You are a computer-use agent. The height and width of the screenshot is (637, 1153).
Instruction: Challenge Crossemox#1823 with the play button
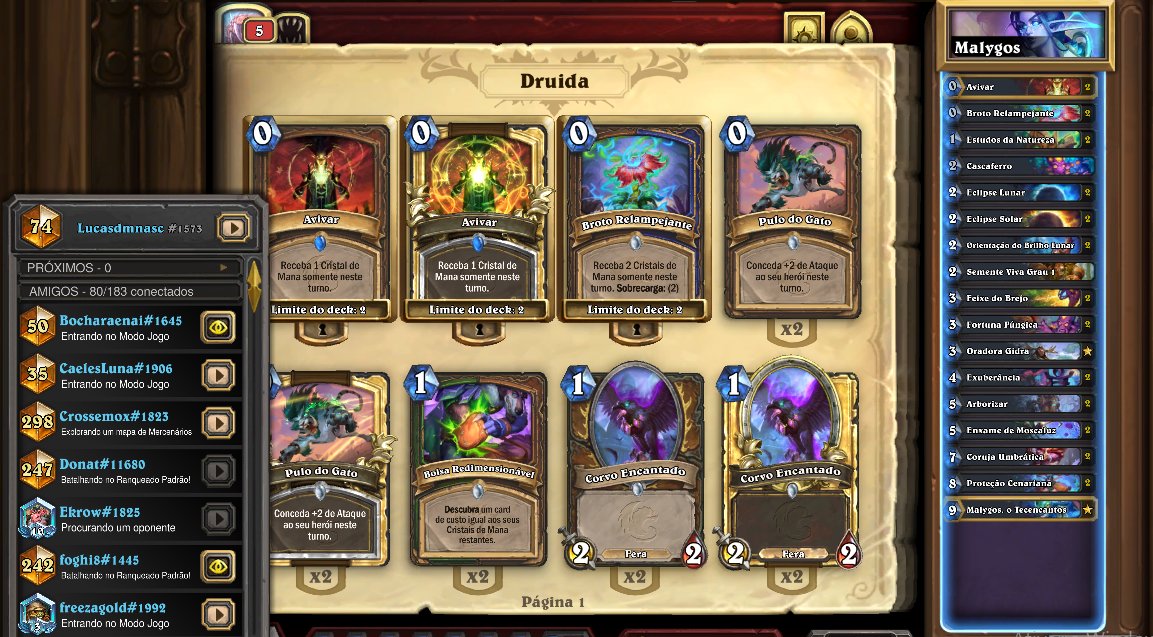218,423
